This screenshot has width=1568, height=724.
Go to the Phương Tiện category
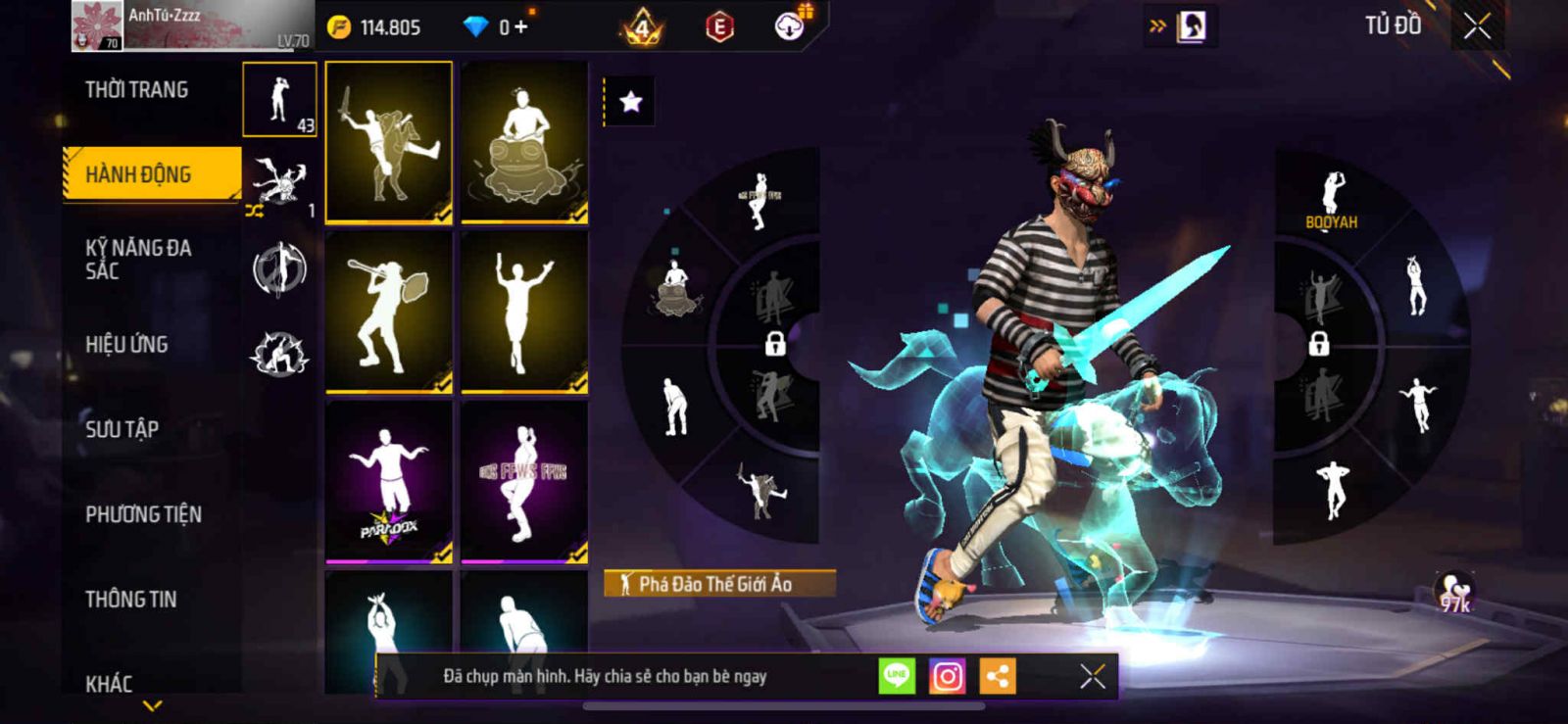(x=143, y=514)
